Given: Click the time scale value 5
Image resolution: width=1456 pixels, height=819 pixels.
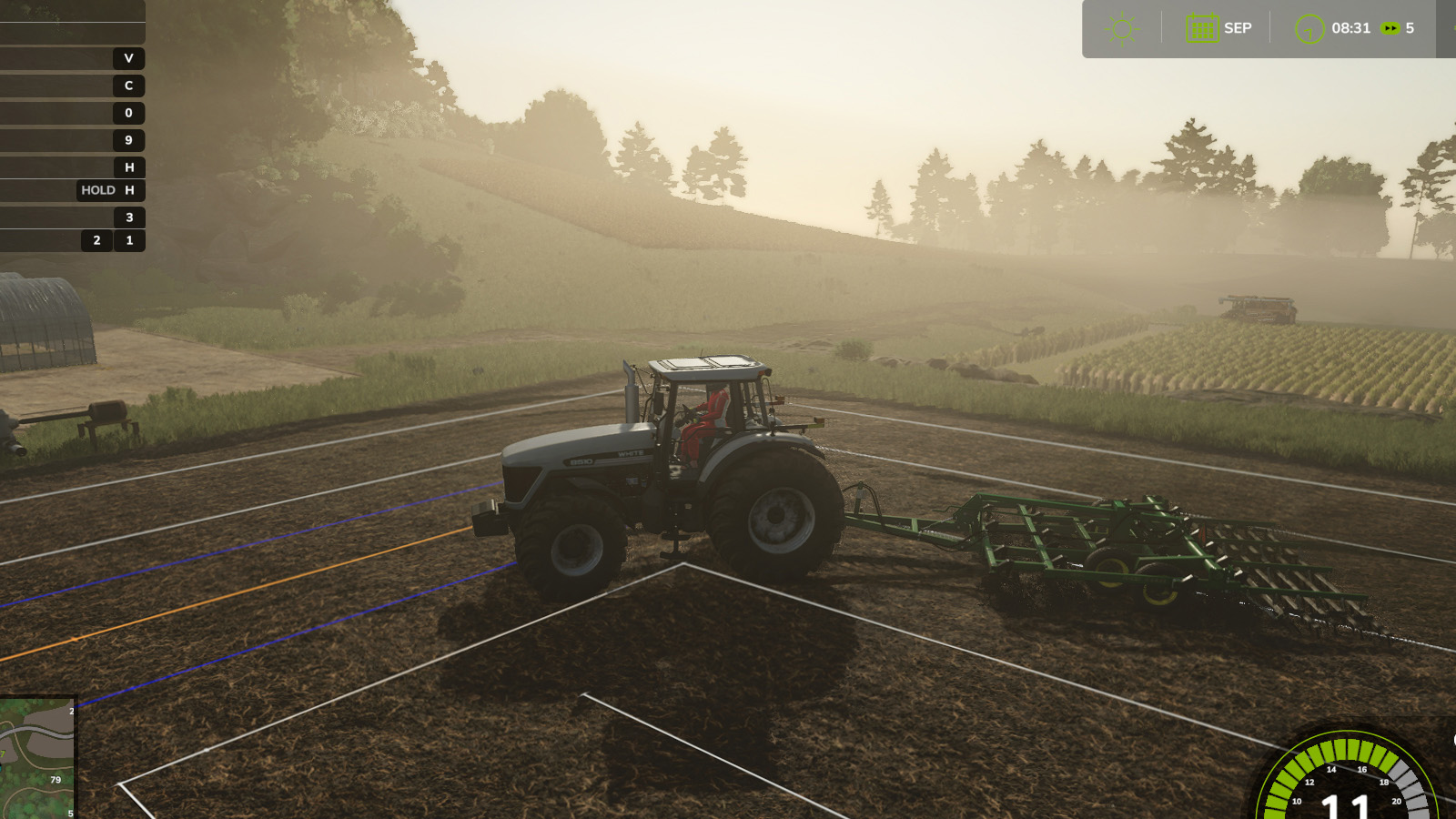Looking at the screenshot, I should (1409, 27).
